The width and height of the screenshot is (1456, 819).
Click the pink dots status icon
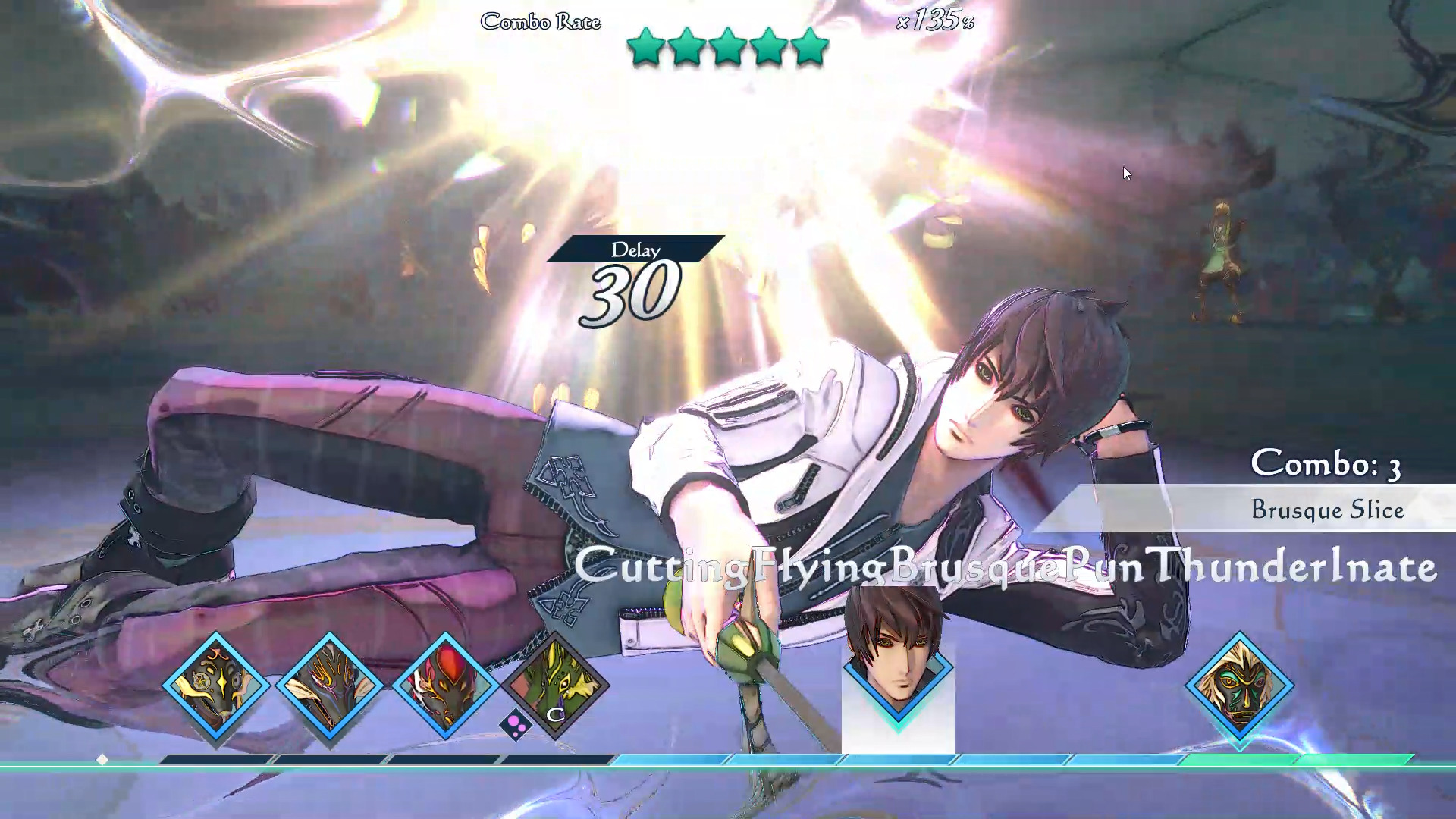click(516, 725)
